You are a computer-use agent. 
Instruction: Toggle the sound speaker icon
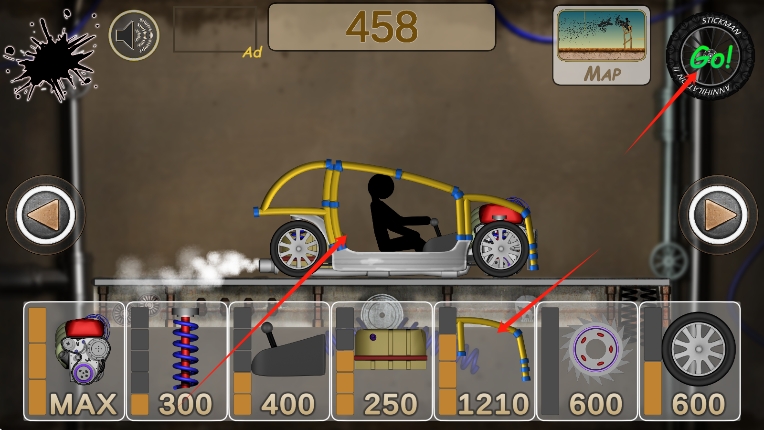click(x=136, y=37)
